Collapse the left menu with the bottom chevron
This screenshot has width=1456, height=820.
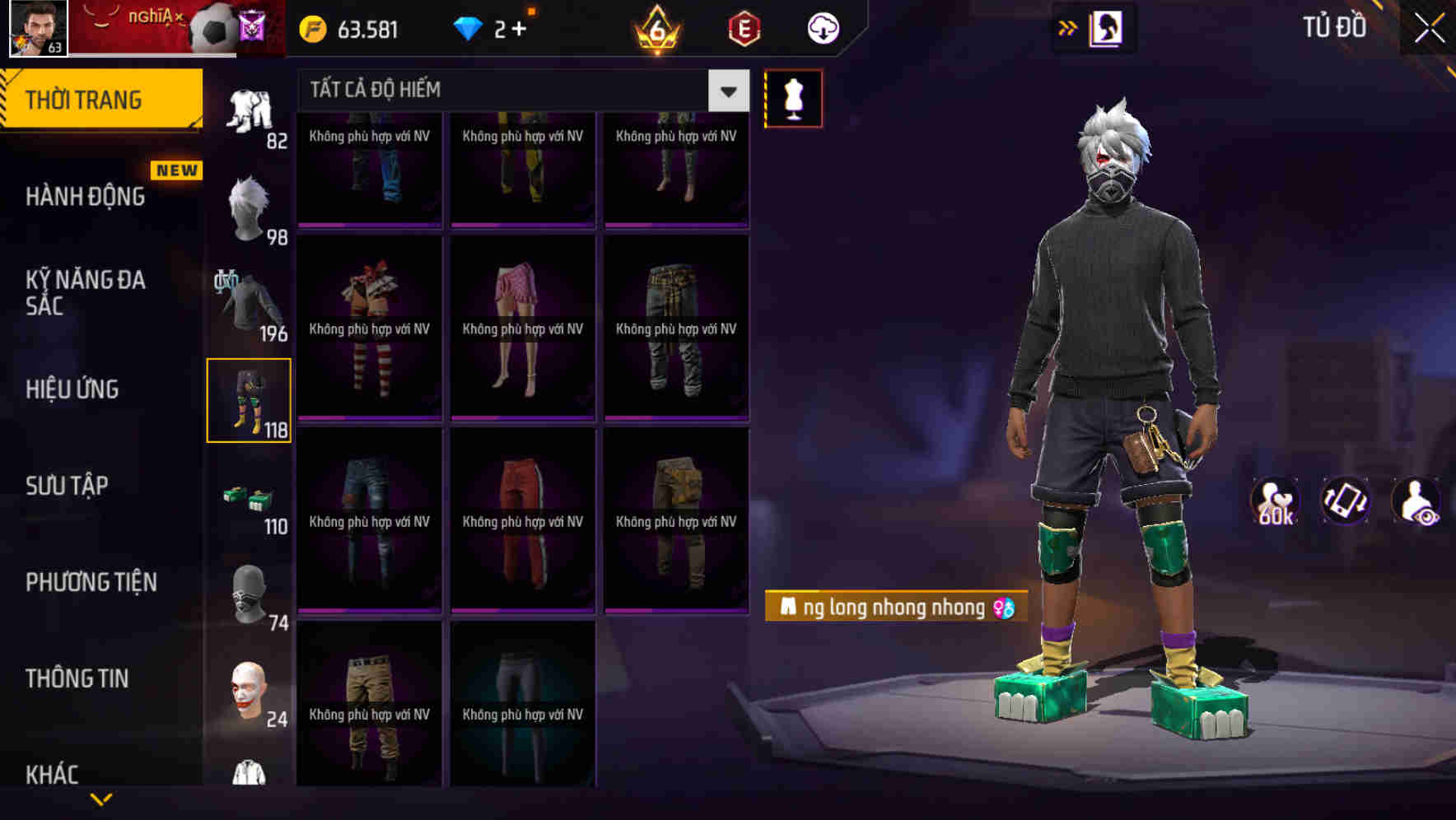coord(101,797)
